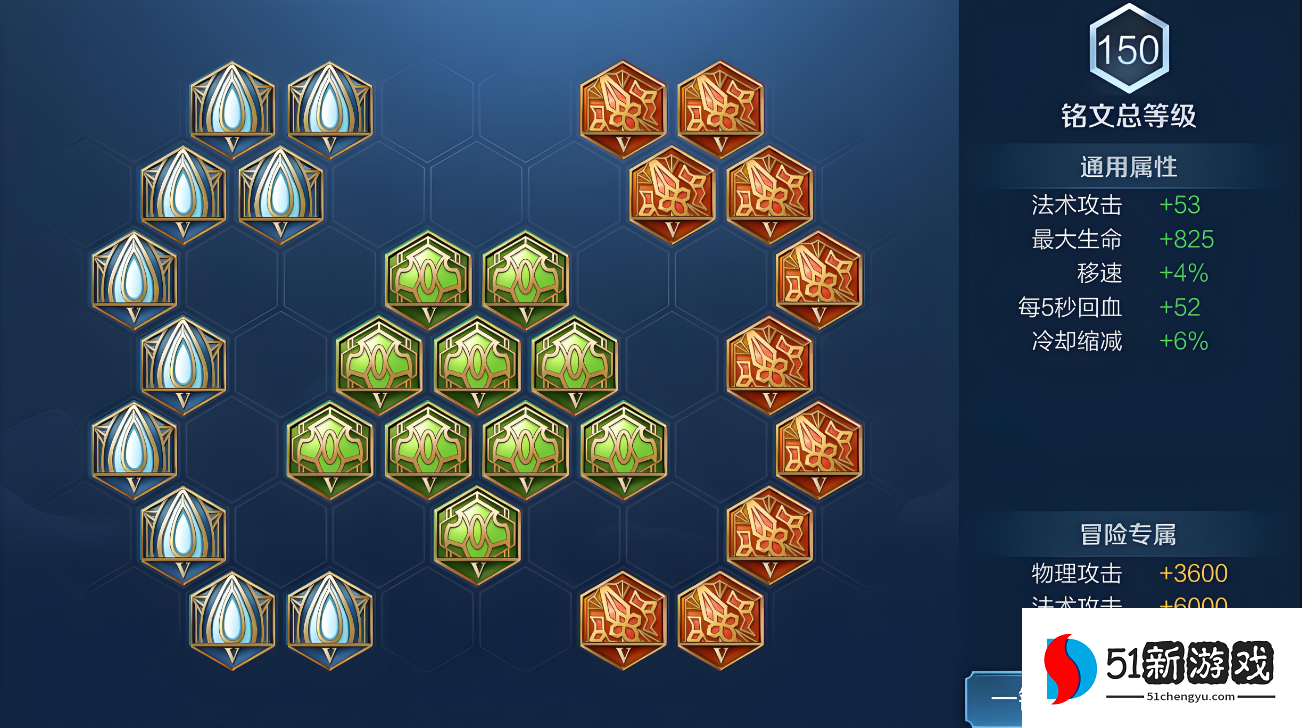This screenshot has width=1302, height=728.
Task: Click the partially hidden blue 一键 button
Action: pos(994,697)
